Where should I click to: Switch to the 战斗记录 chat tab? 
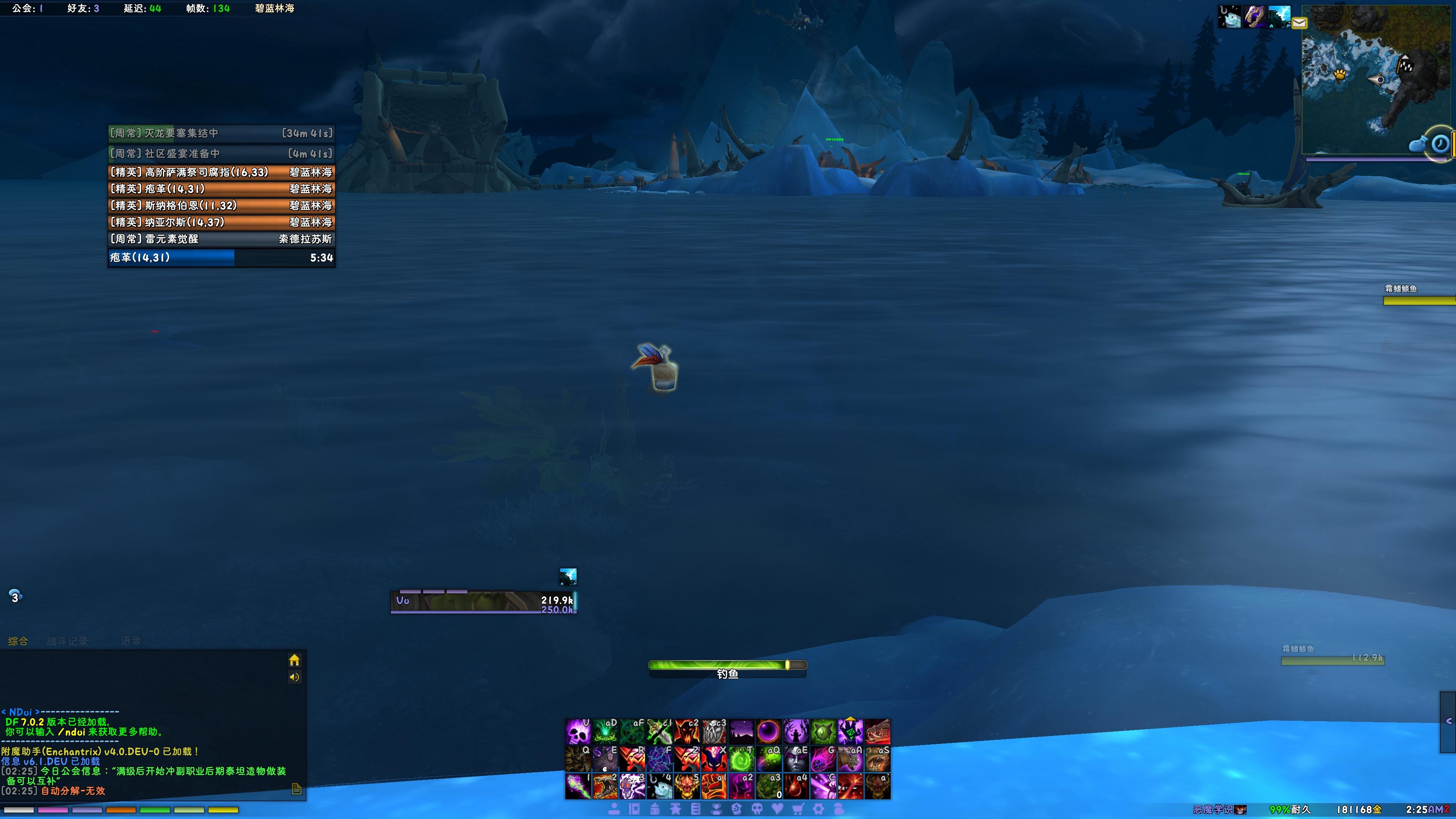pyautogui.click(x=67, y=641)
